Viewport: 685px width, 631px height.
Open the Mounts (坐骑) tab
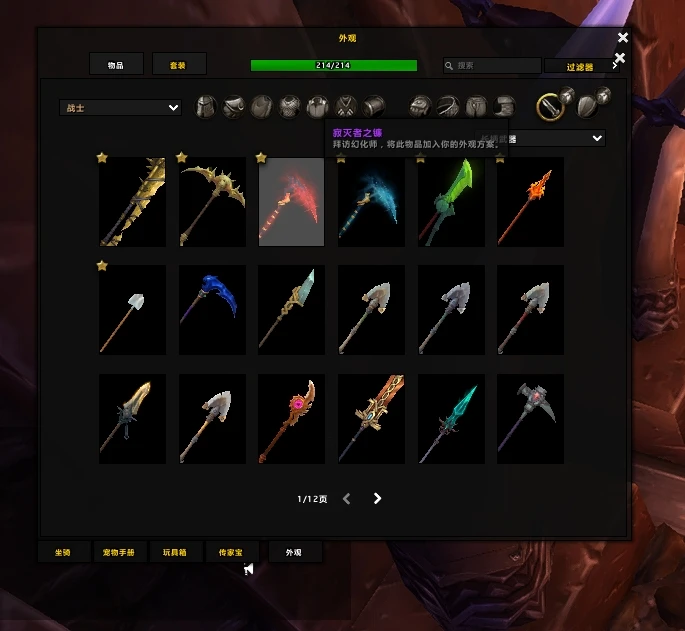63,552
